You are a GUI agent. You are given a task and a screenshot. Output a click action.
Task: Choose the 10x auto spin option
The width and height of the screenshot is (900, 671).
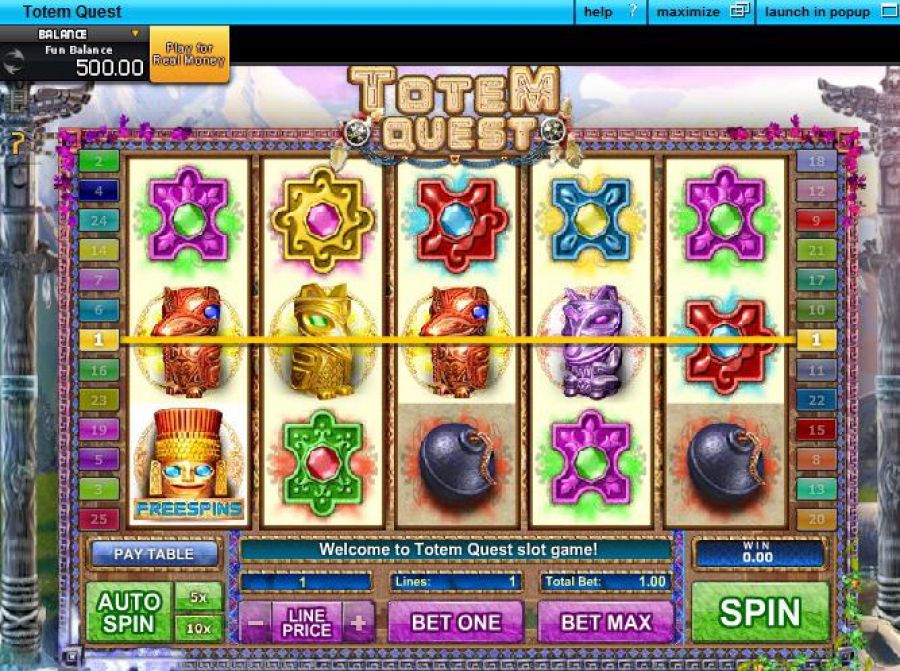(199, 628)
